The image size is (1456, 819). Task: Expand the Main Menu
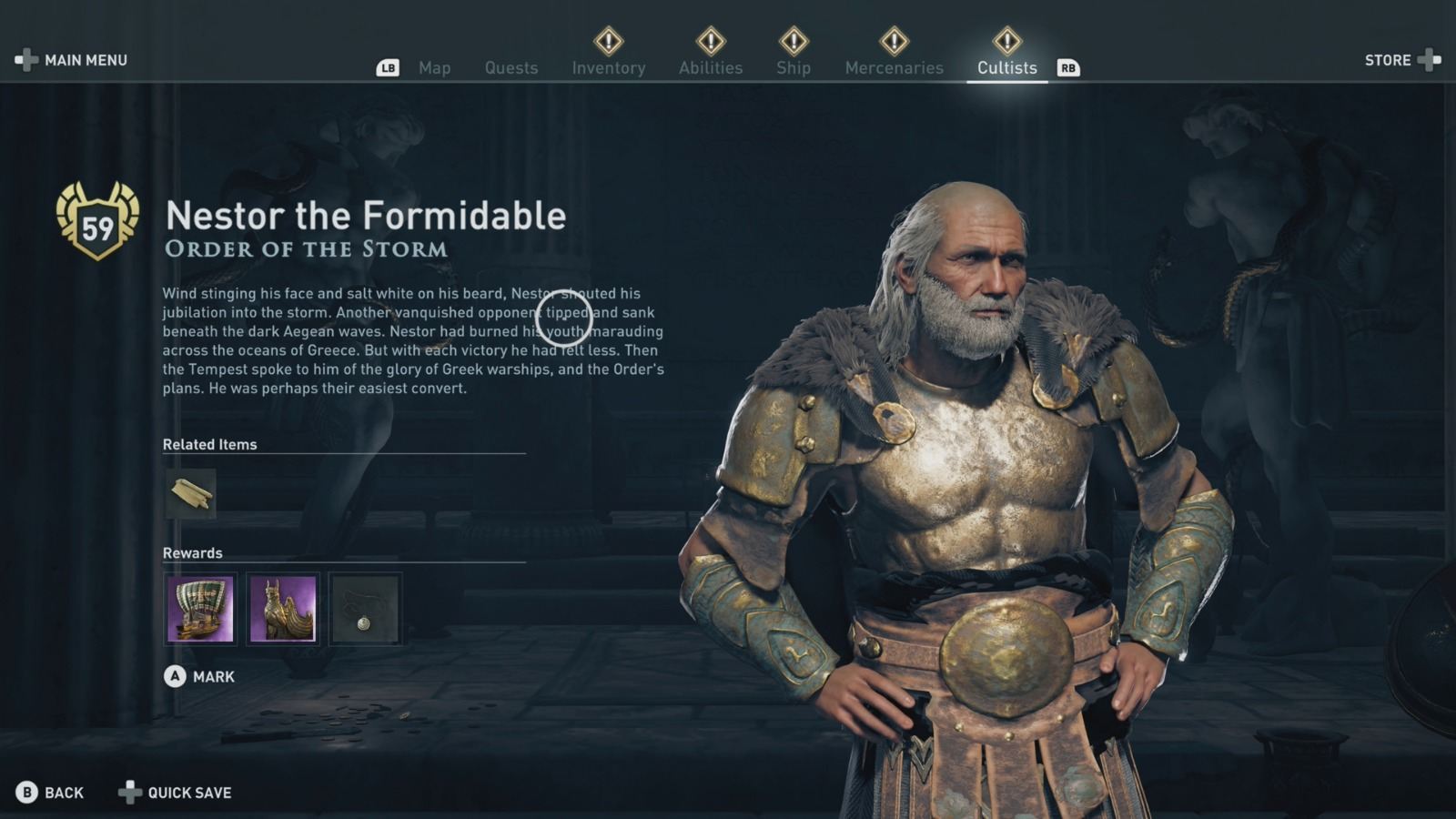71,60
